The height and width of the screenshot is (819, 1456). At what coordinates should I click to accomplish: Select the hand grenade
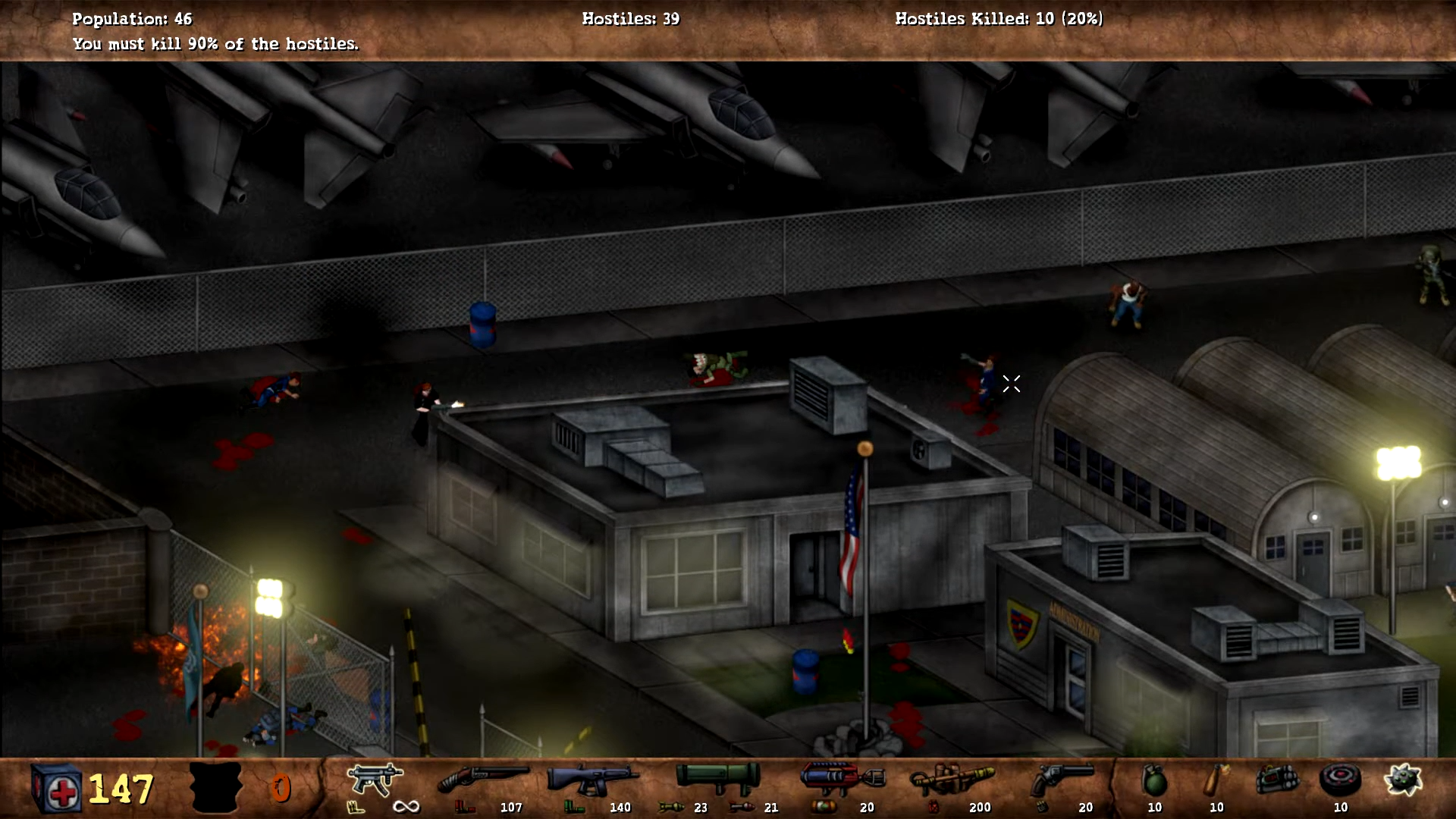coord(1153,780)
